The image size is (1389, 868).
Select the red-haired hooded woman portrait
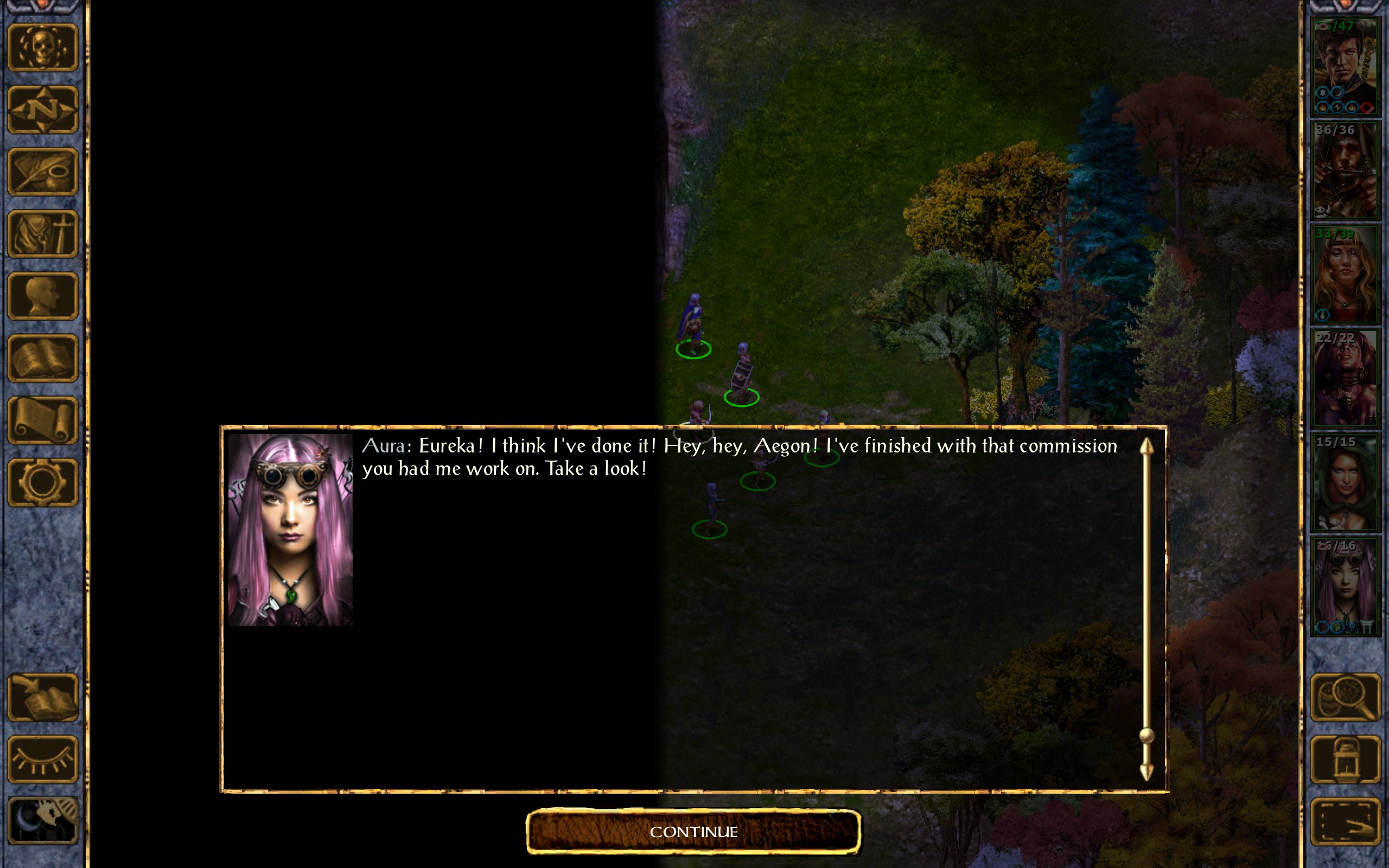(1345, 482)
